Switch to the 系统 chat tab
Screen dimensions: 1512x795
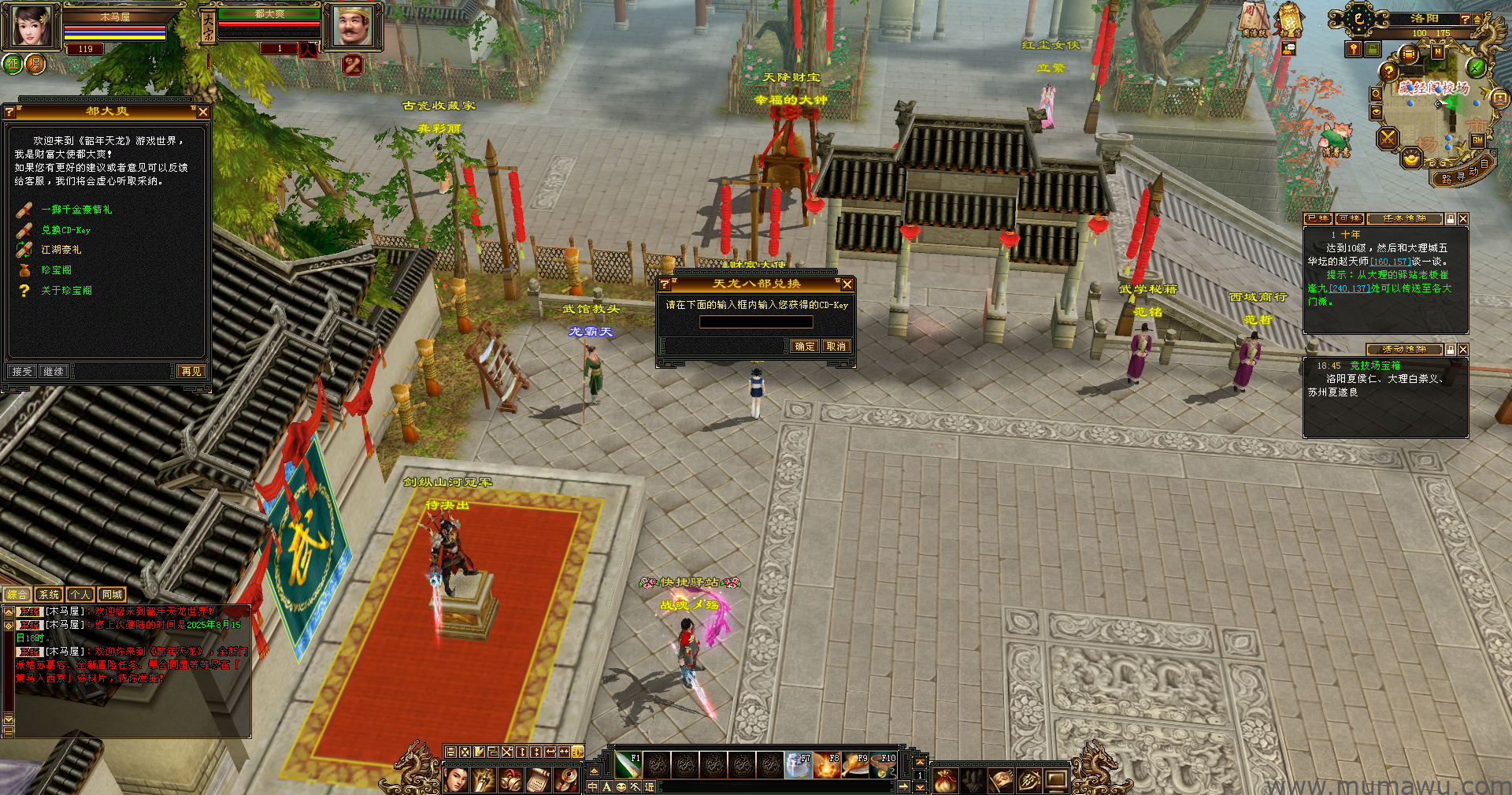(x=49, y=595)
